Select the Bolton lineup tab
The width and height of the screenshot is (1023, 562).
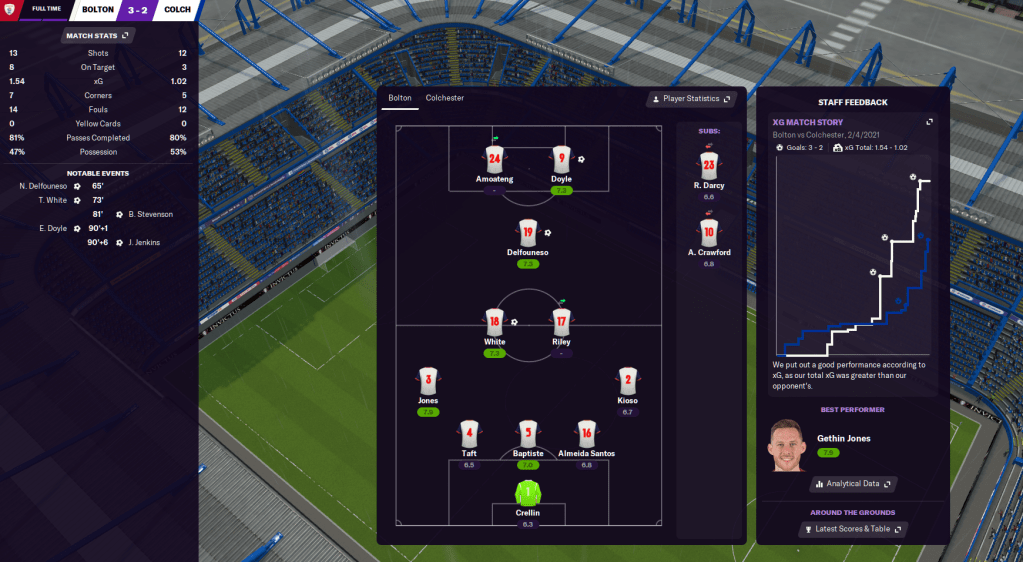click(399, 98)
